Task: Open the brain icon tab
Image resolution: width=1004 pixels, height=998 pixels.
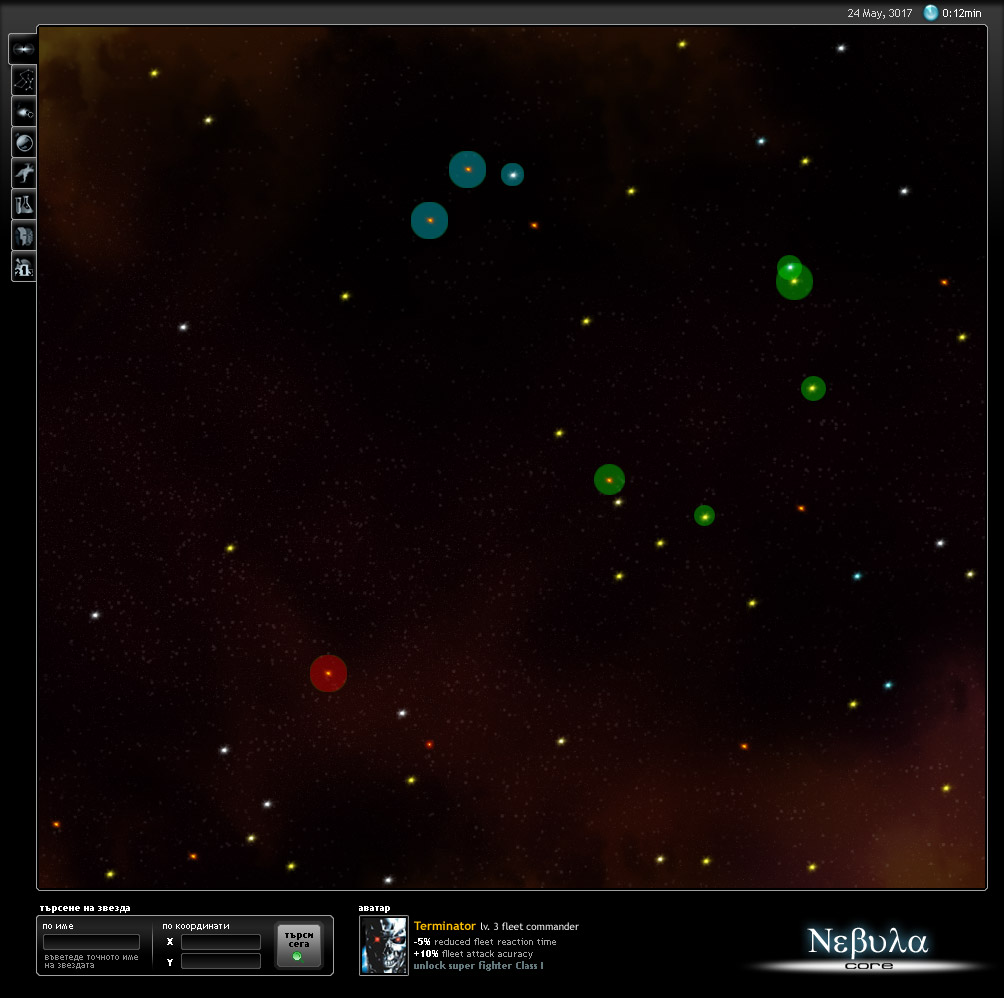Action: [23, 235]
